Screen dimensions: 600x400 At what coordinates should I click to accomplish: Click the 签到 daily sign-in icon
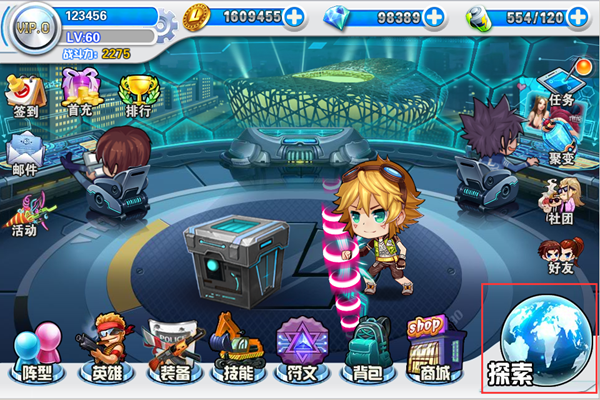pyautogui.click(x=26, y=95)
